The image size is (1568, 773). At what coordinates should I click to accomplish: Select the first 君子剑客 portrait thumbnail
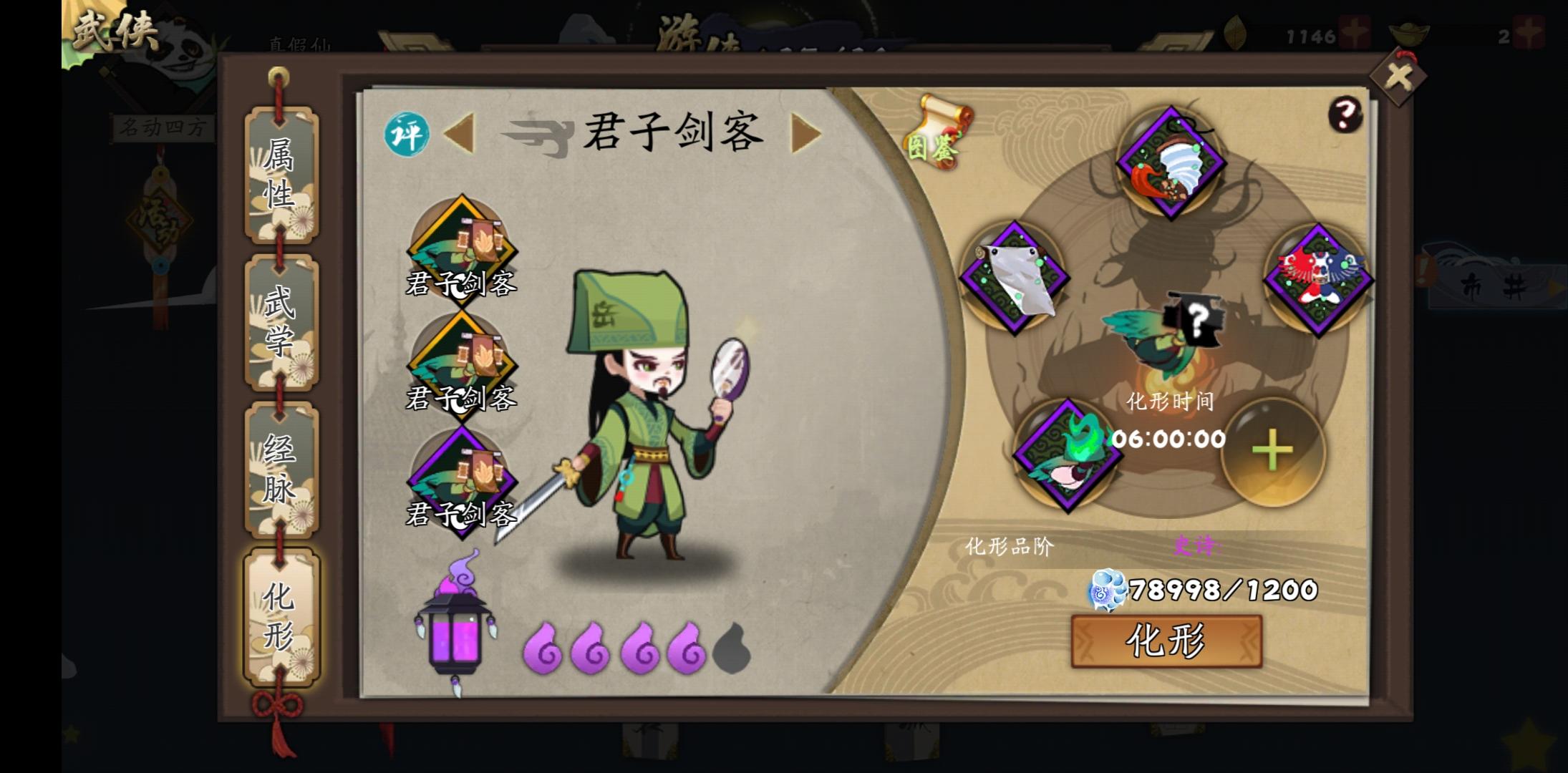462,247
